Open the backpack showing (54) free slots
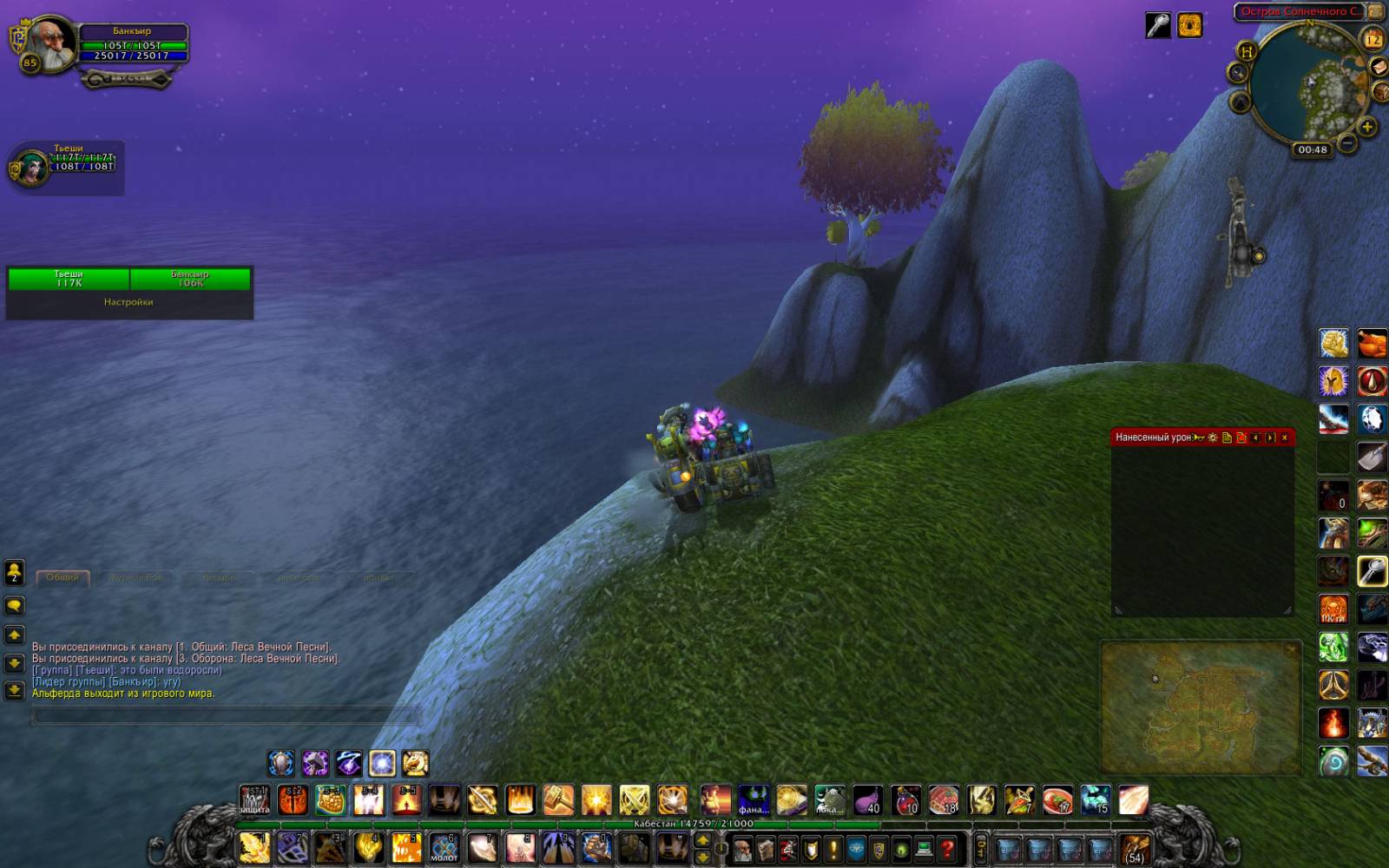This screenshot has width=1389, height=868. 1134,848
